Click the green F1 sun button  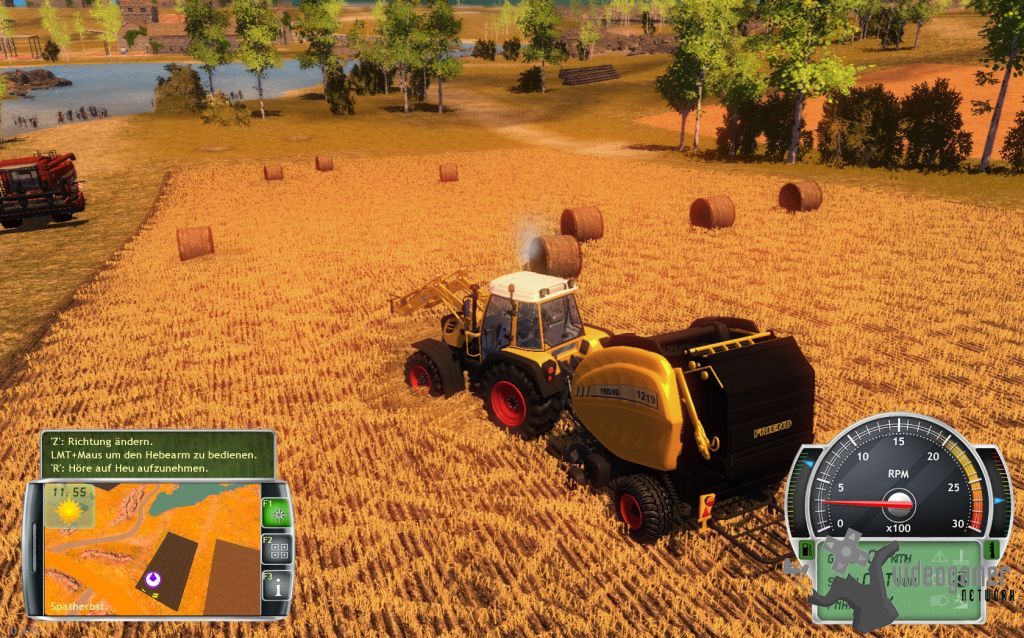276,513
